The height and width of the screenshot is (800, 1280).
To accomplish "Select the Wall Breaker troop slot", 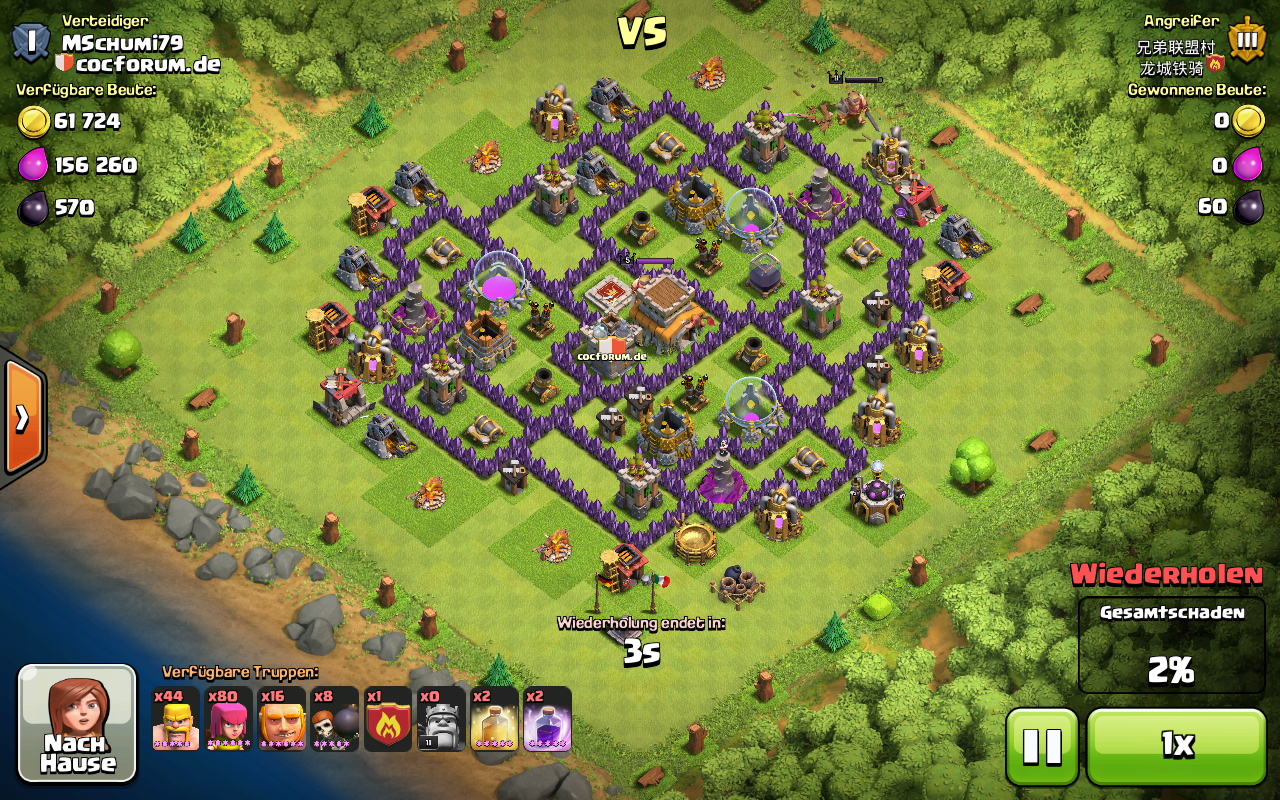I will (x=335, y=719).
